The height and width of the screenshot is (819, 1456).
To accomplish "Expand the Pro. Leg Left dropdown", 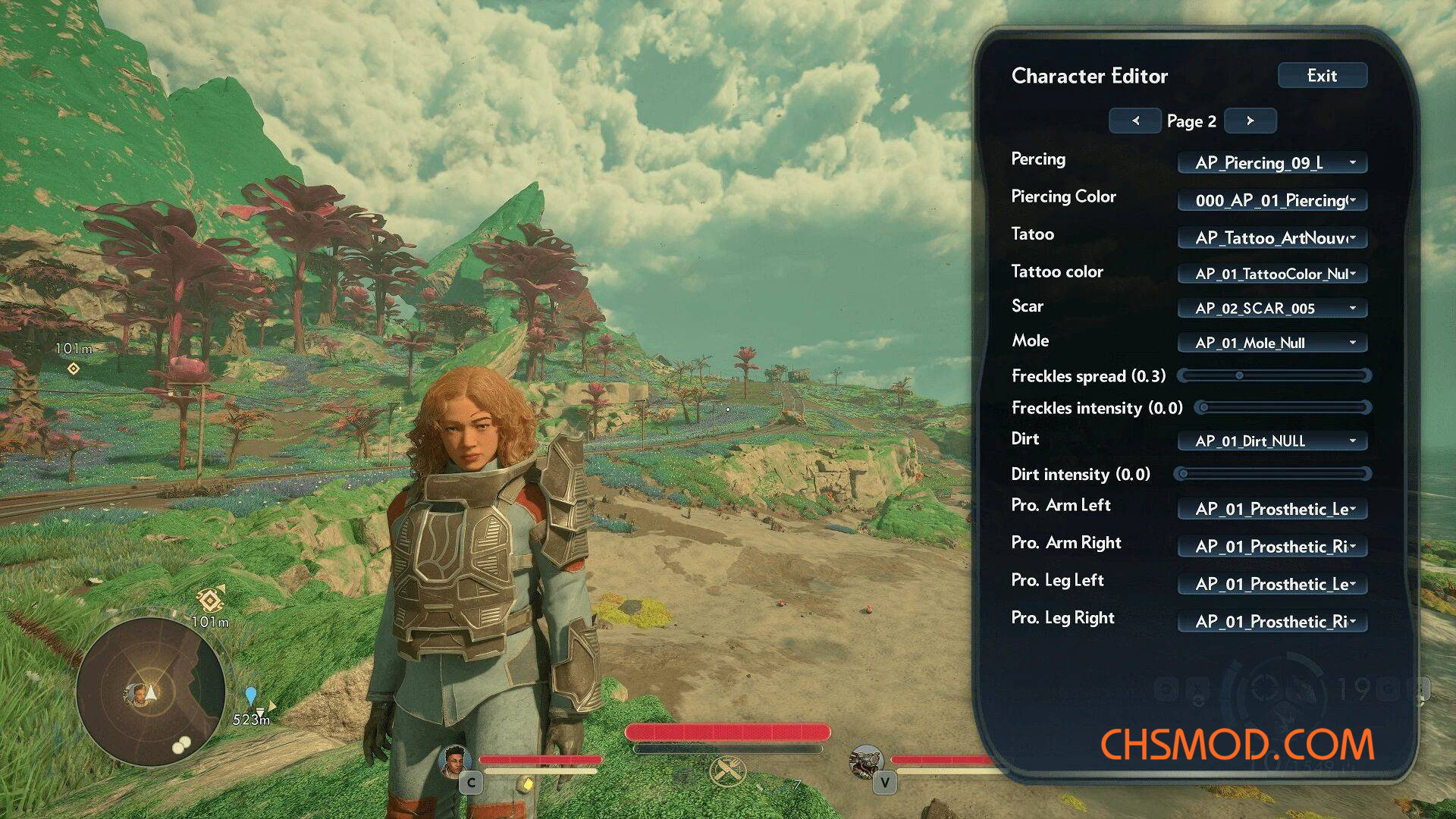I will tap(1272, 584).
